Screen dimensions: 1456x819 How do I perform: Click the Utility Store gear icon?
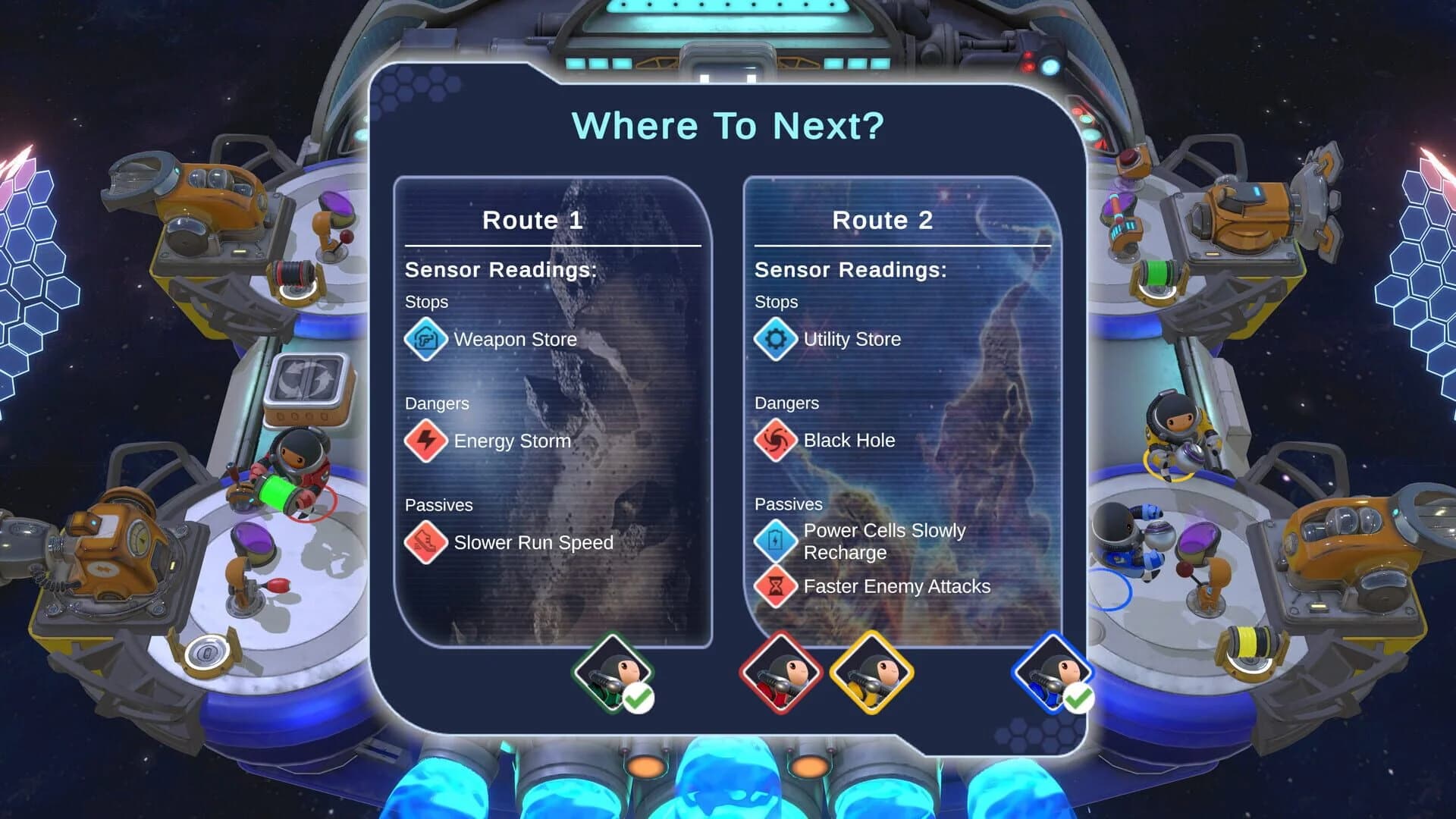(775, 340)
